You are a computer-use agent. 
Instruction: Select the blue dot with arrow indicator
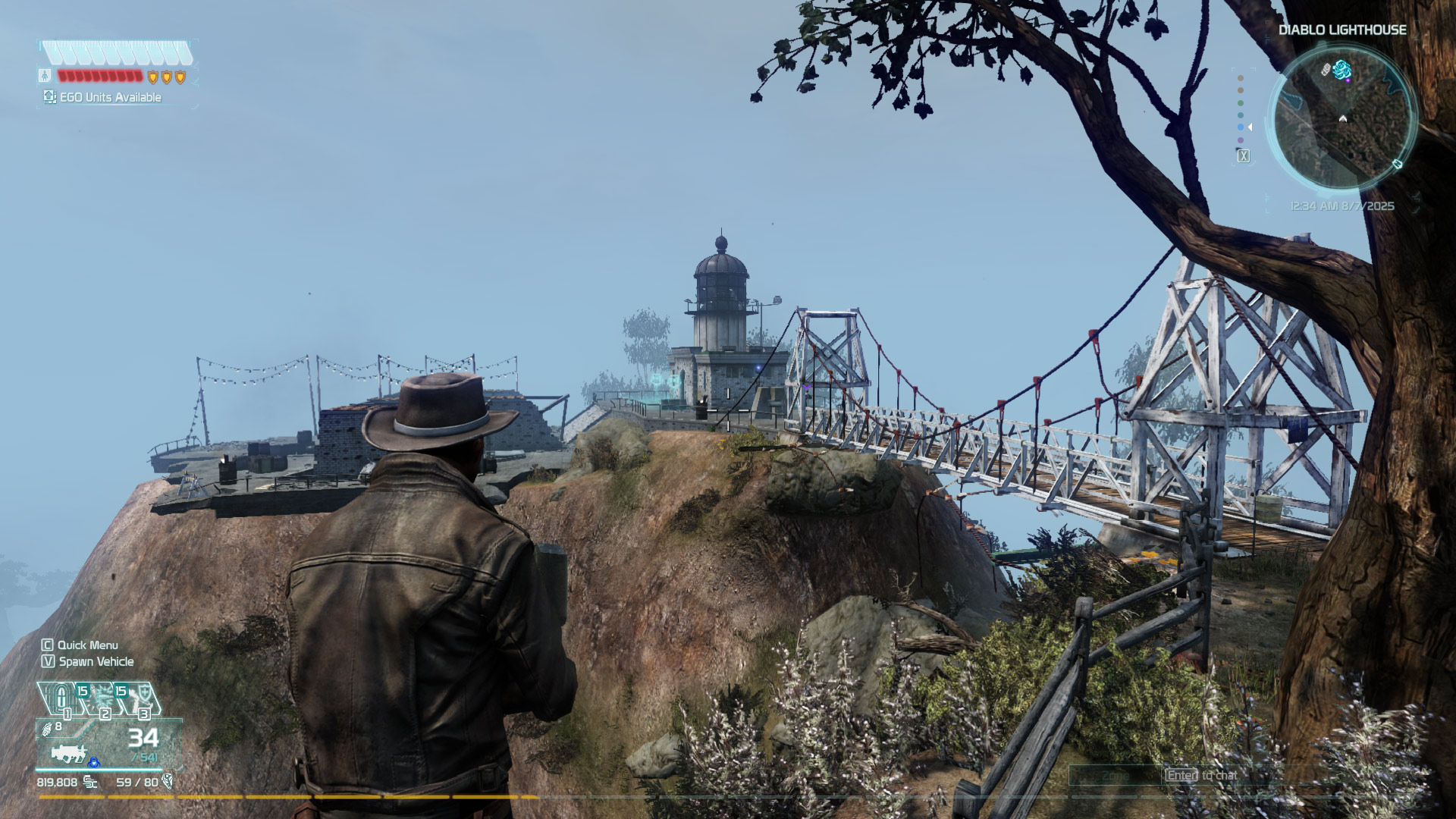(1241, 127)
